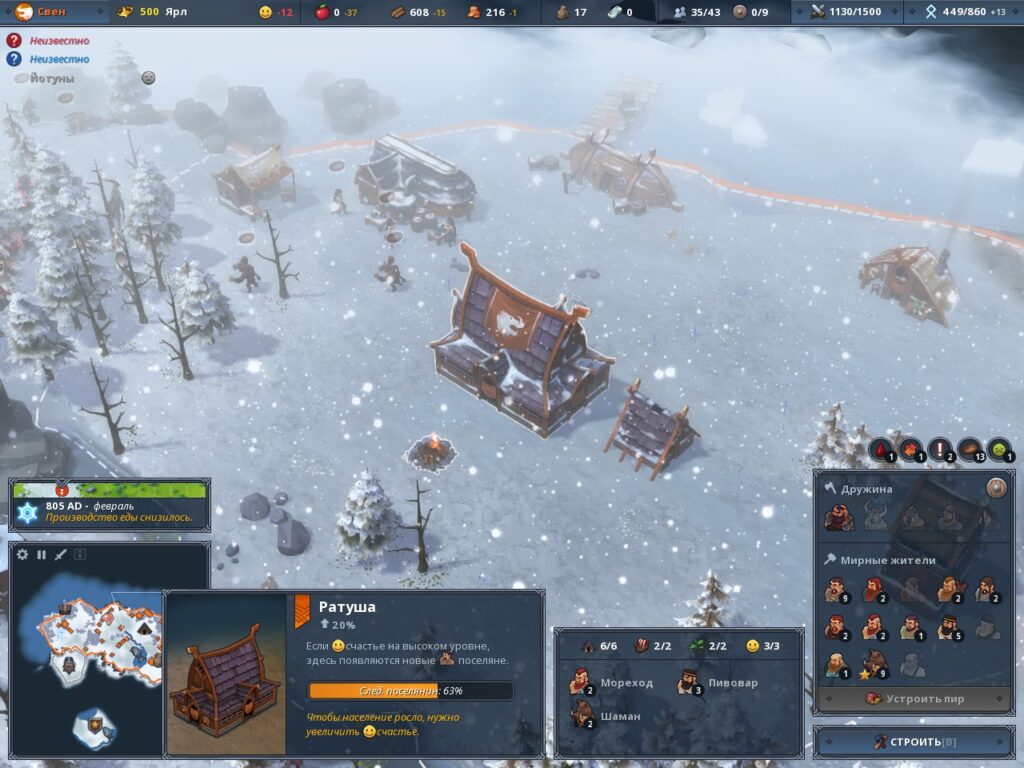This screenshot has width=1024, height=768.
Task: Open the gear settings icon above minimap
Action: click(x=23, y=554)
